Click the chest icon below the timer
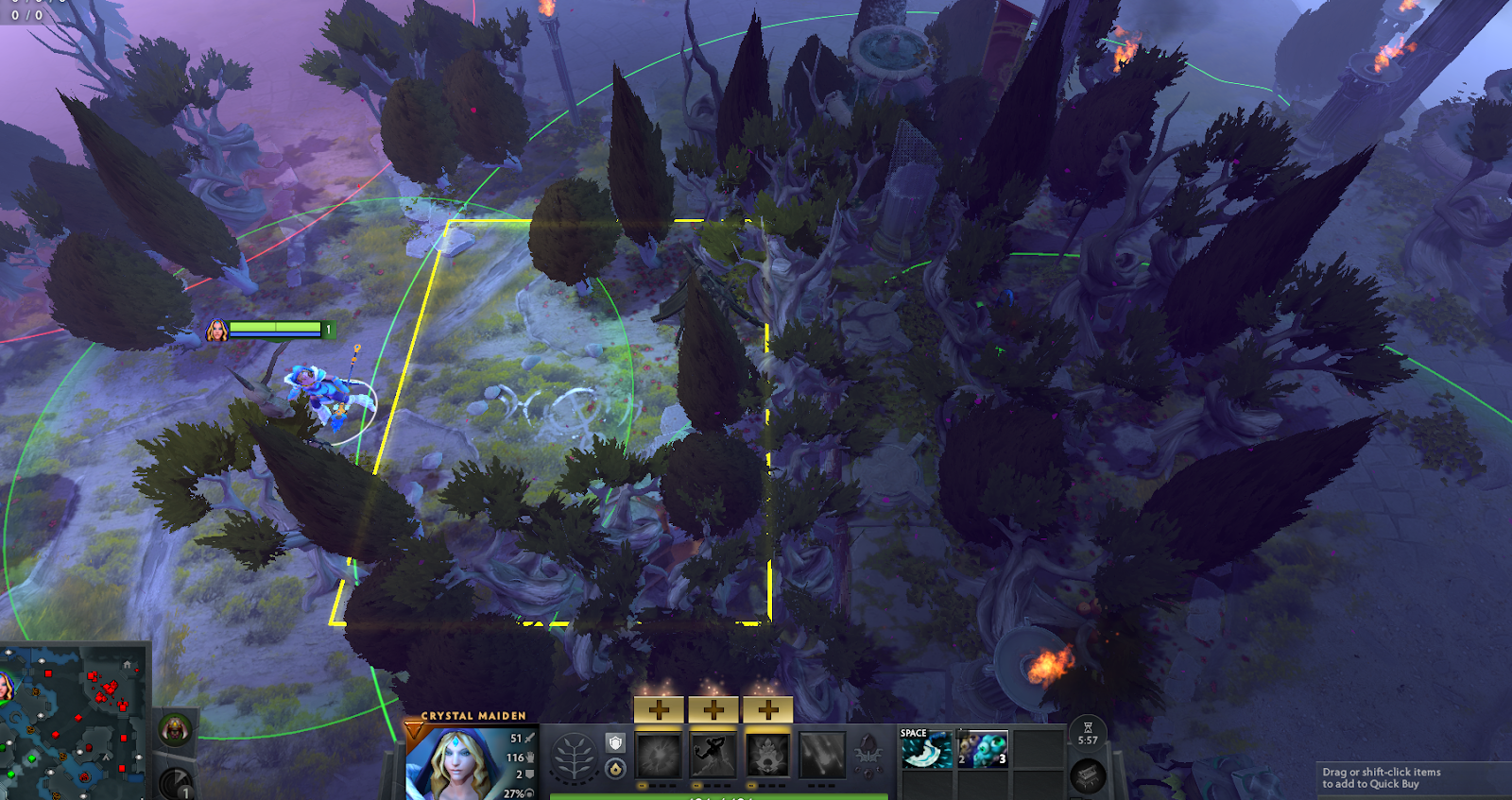1512x800 pixels. tap(1088, 776)
